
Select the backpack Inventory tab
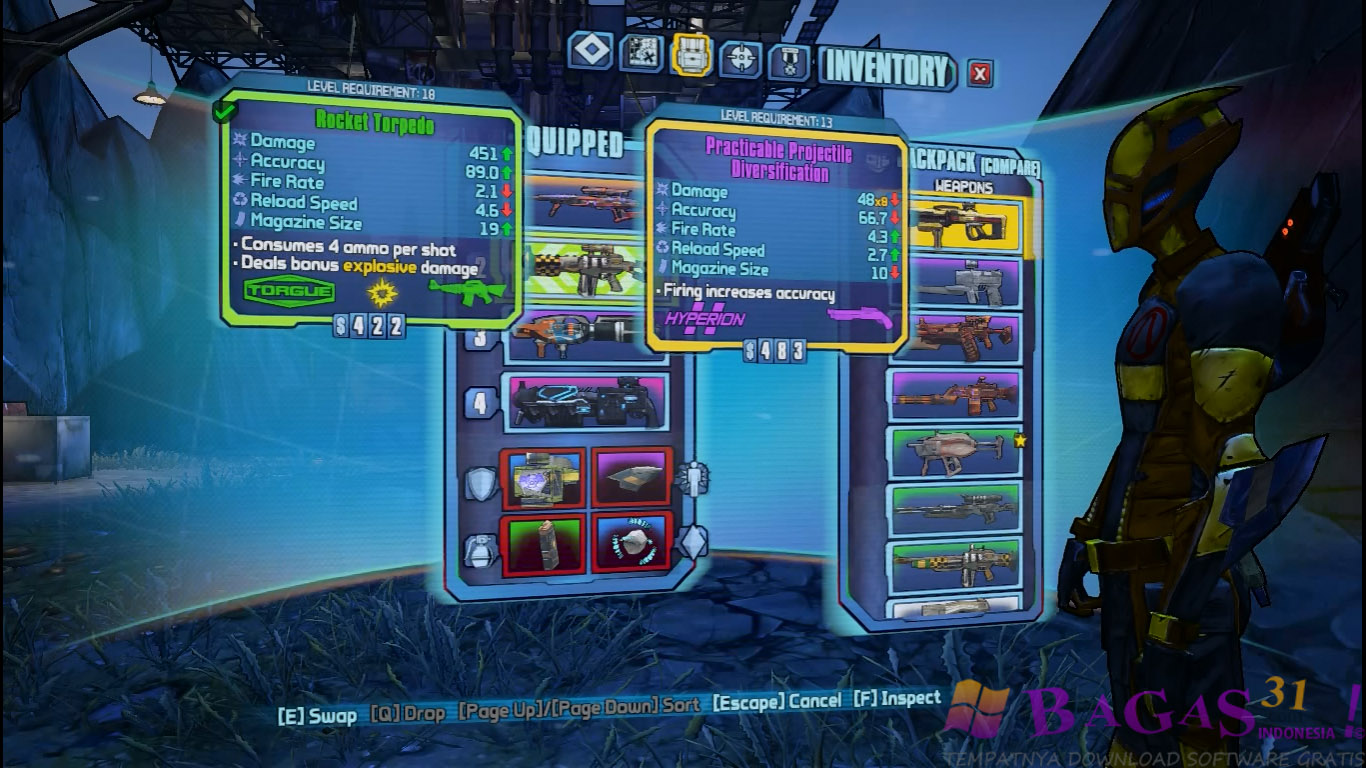pos(691,56)
